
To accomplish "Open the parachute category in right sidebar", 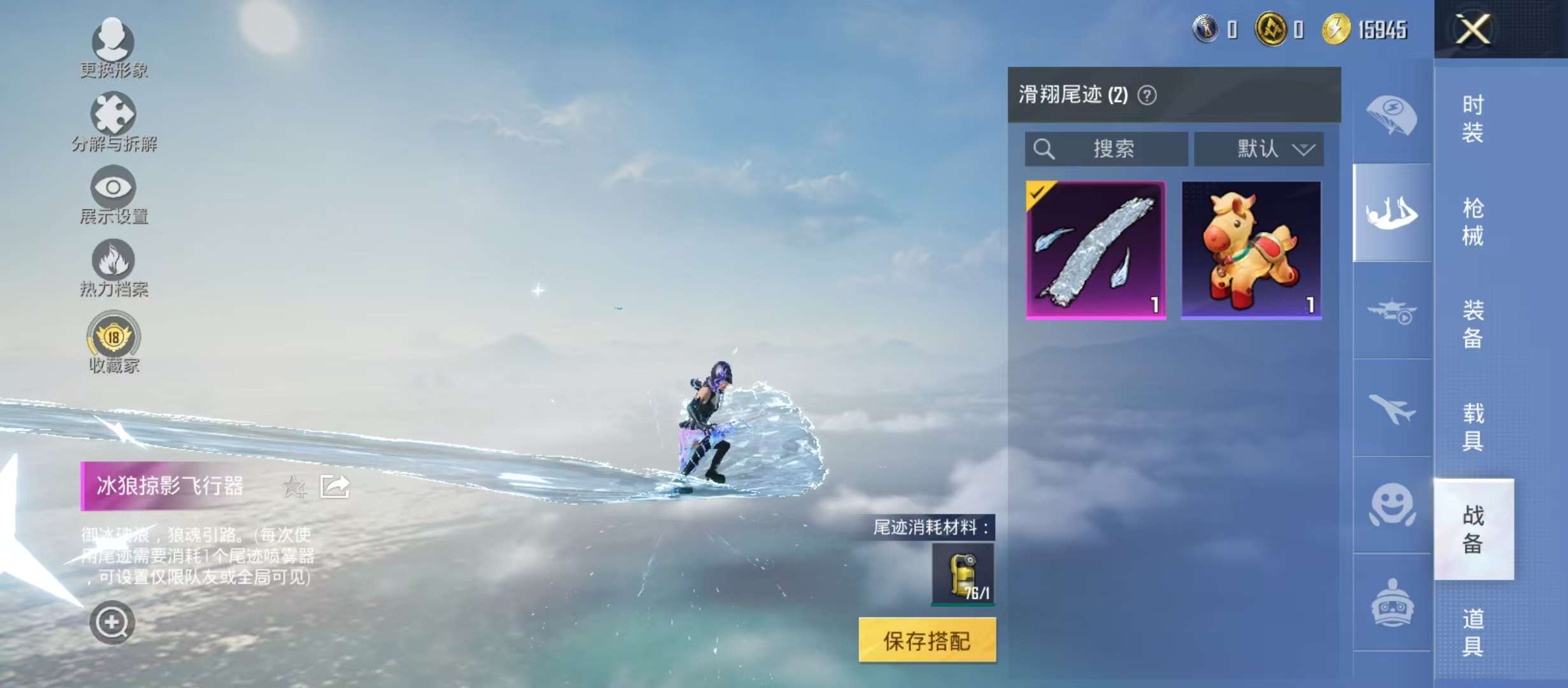I will point(1391,115).
